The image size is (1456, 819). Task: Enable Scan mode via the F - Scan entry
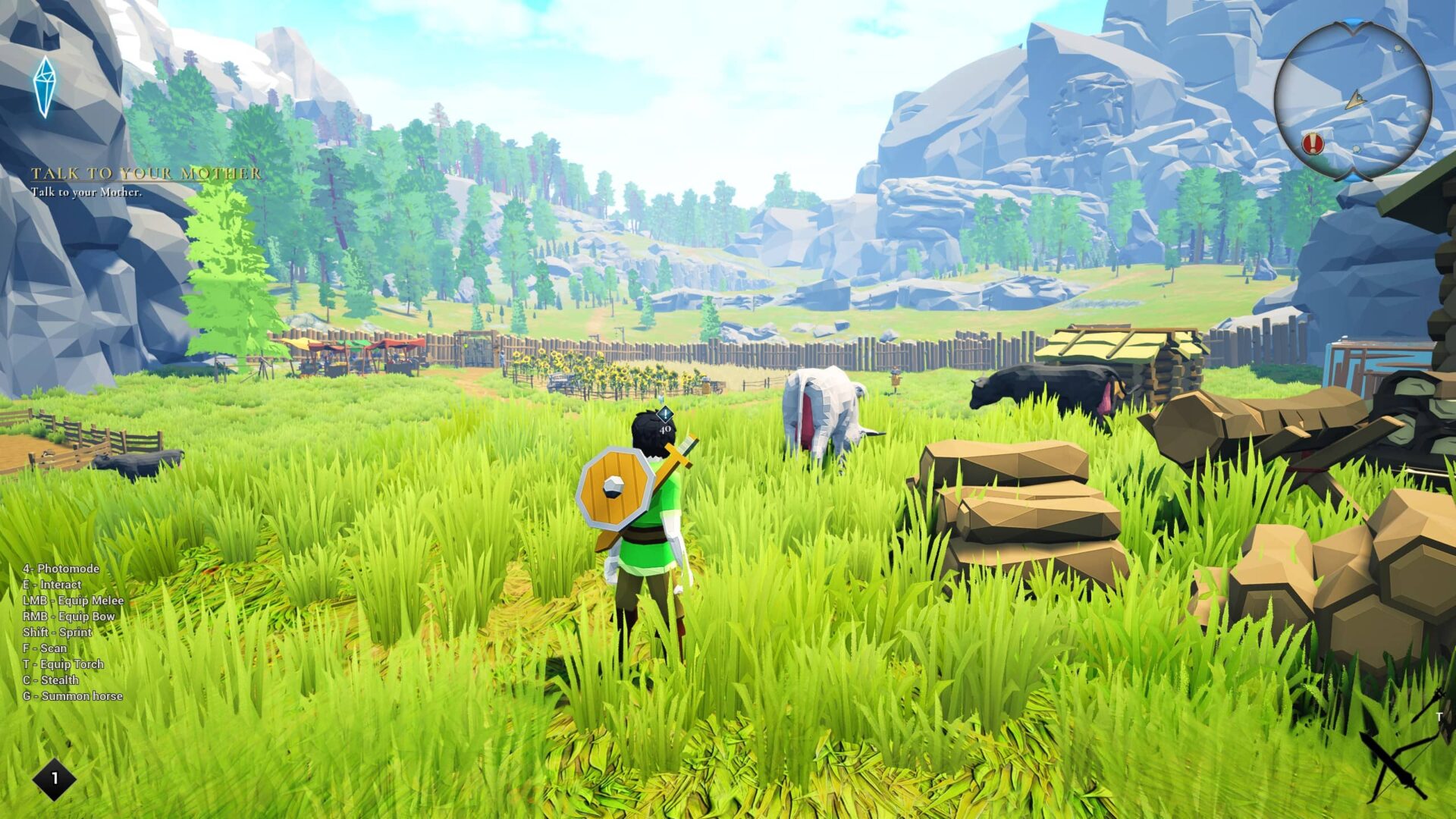click(45, 648)
